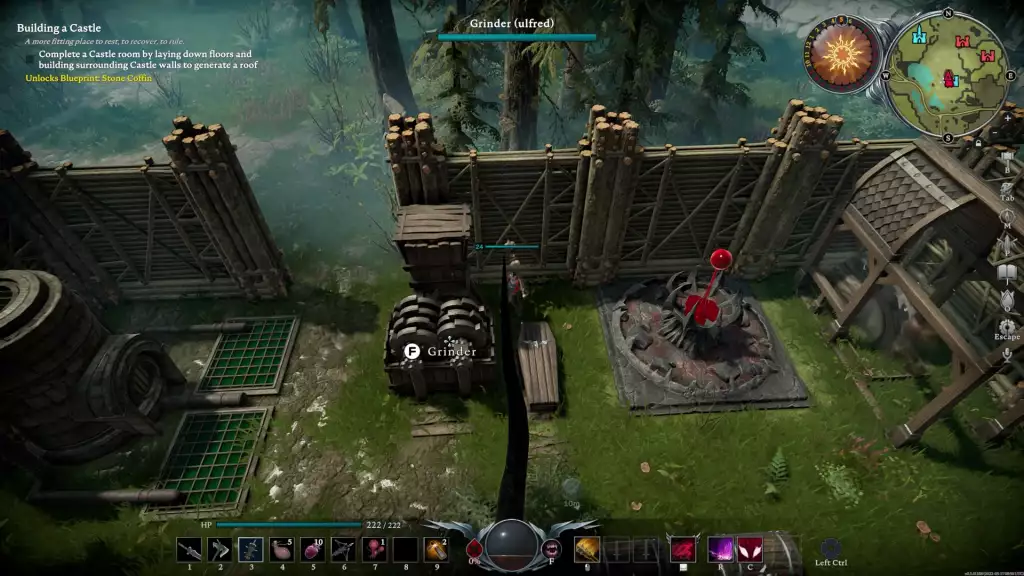Select the highlighted weapon in slot 3
1024x576 pixels.
251,549
